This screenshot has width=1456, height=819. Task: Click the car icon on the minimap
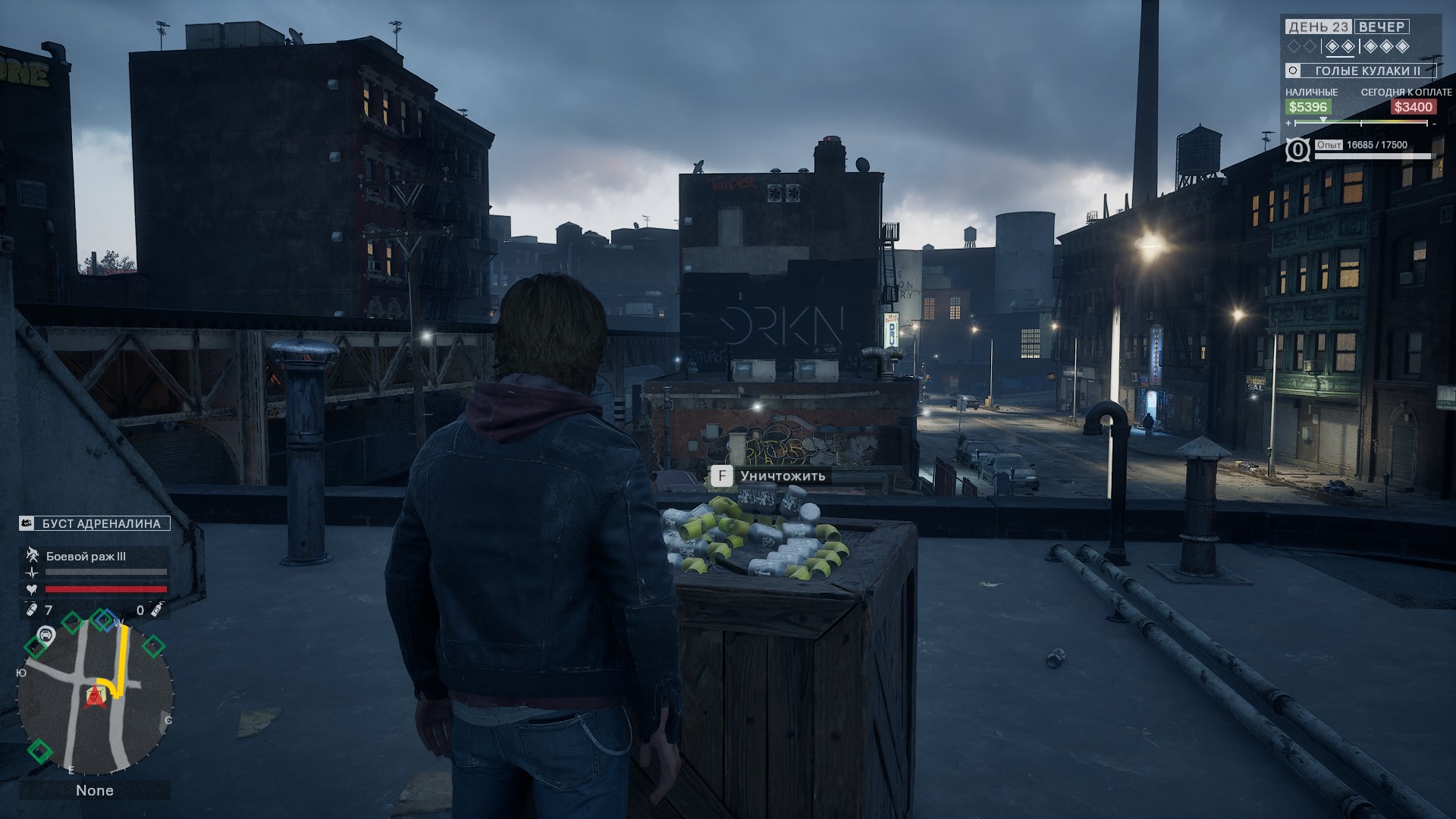tap(46, 635)
